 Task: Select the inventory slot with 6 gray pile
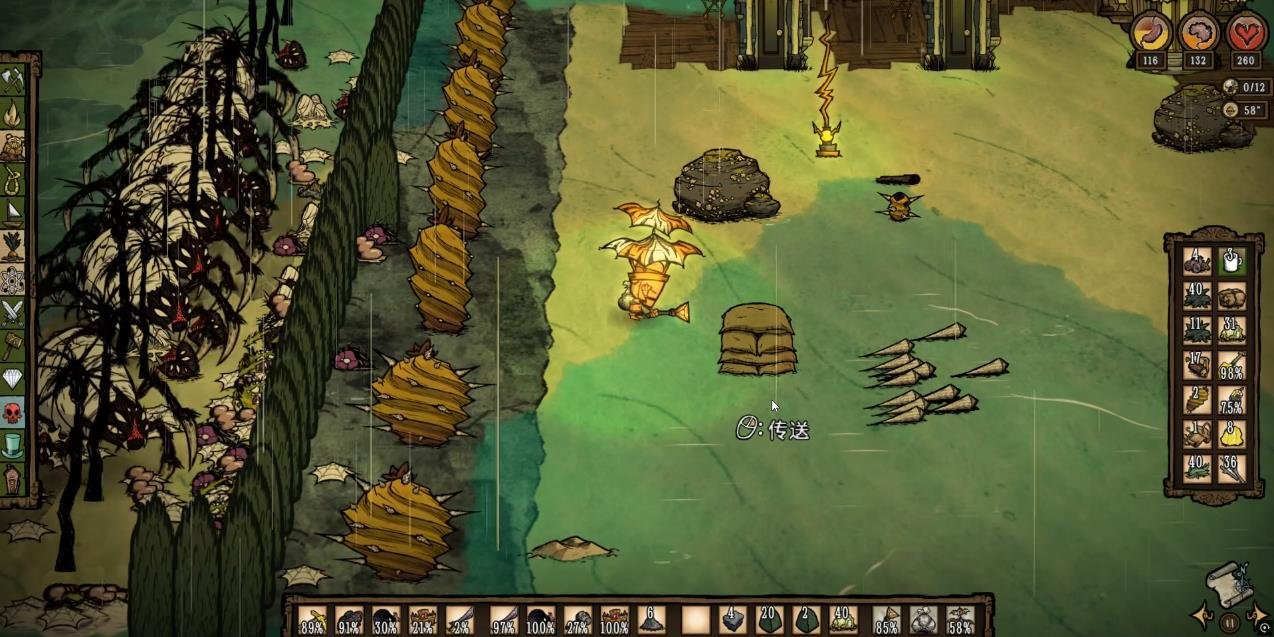(653, 620)
